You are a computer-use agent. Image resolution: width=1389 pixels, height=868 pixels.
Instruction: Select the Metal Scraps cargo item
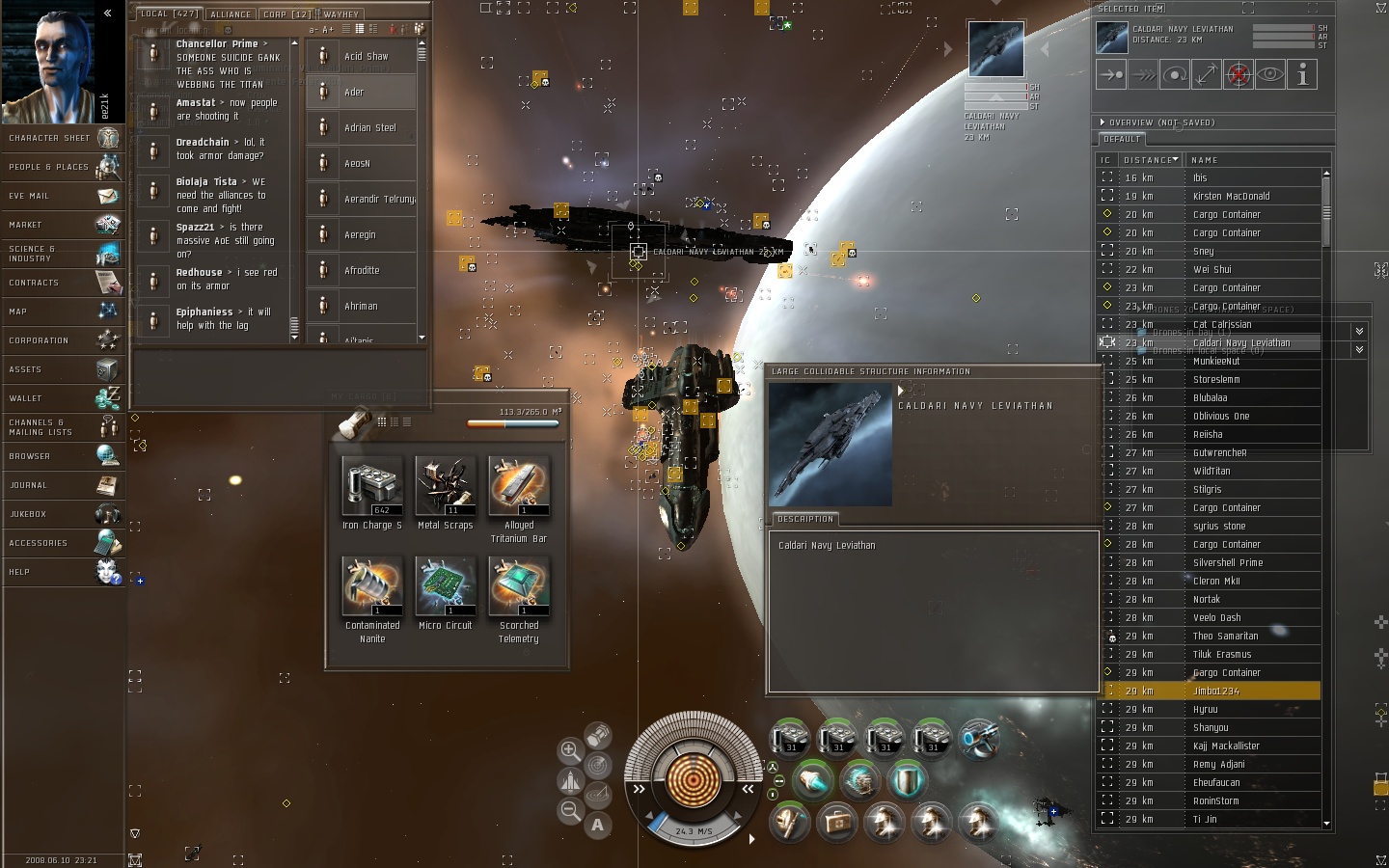click(x=445, y=487)
